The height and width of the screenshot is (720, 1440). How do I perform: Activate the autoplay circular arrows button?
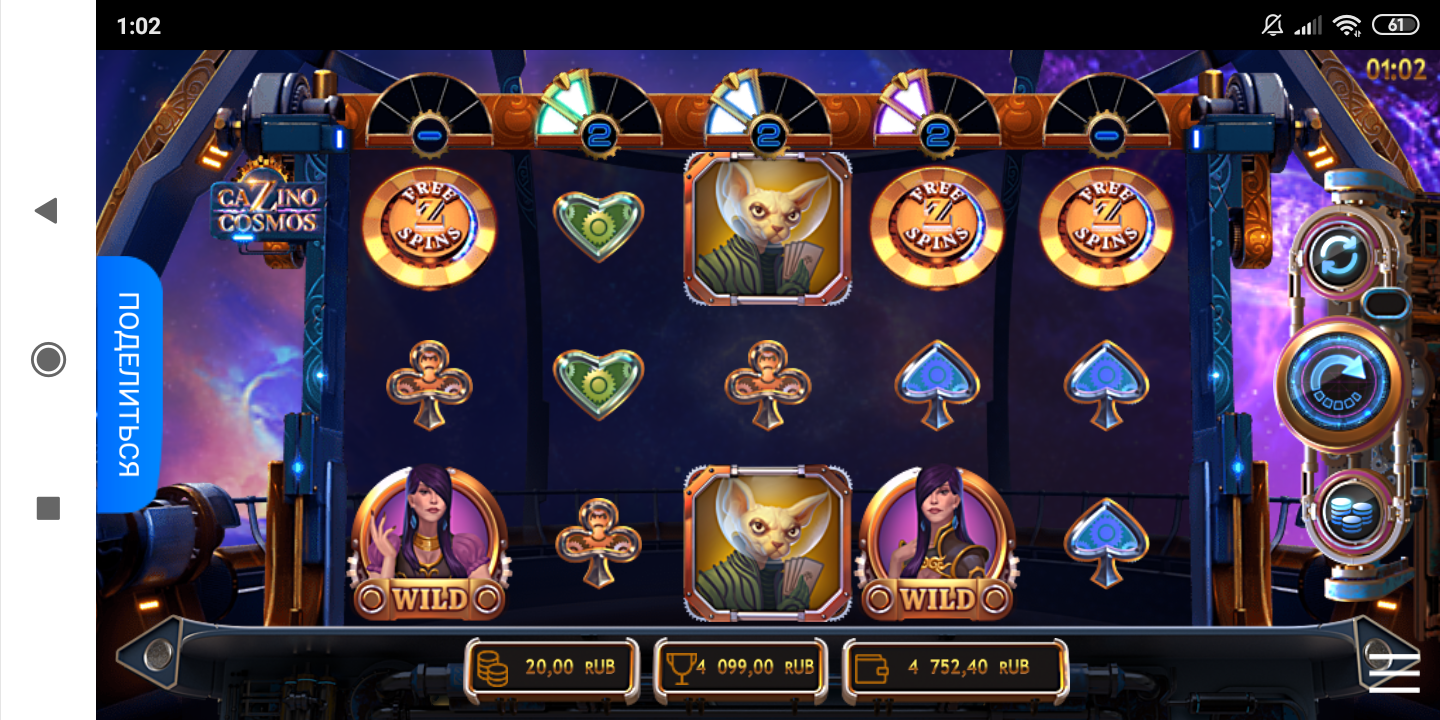(x=1340, y=257)
